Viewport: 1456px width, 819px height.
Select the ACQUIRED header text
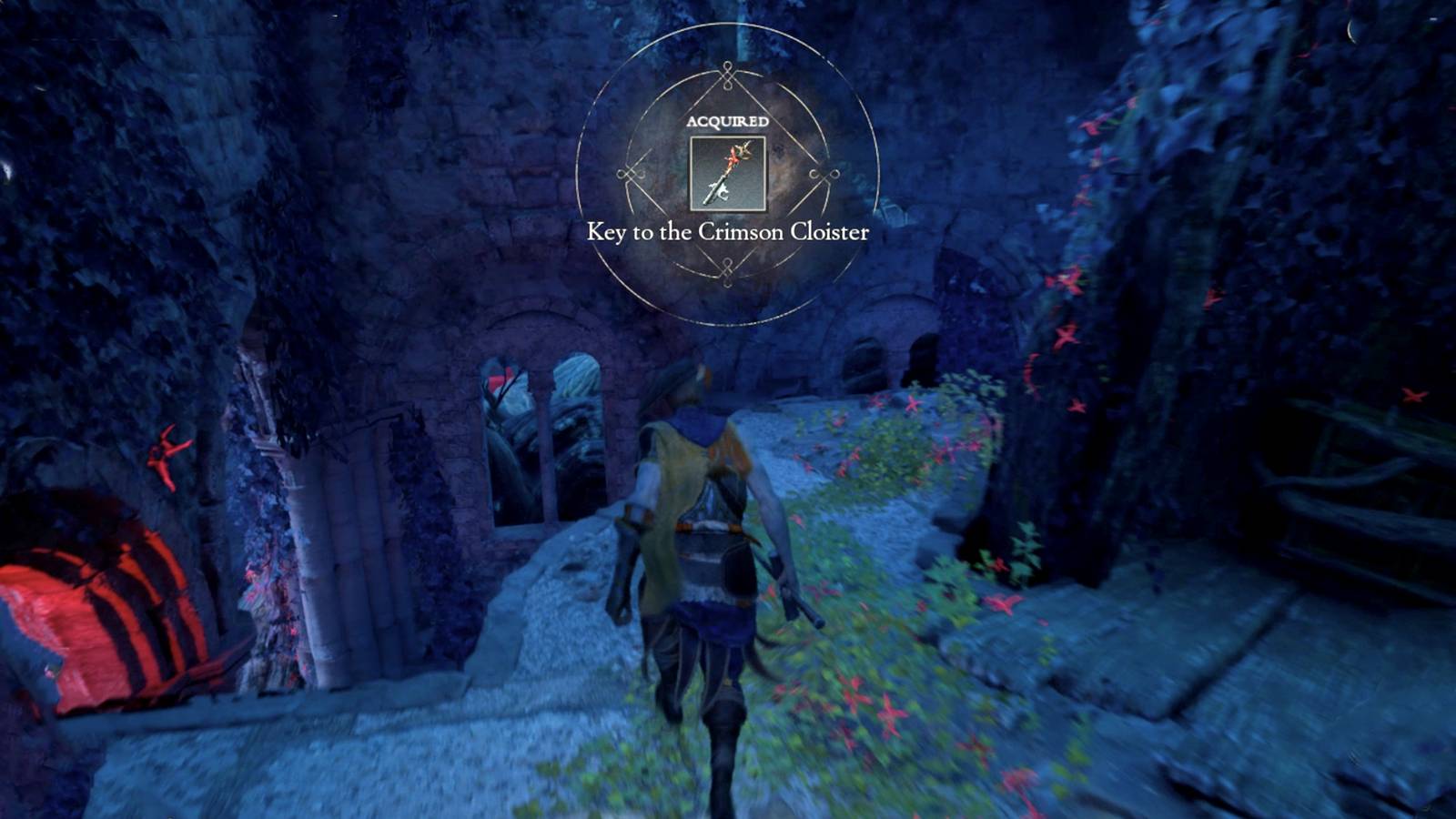tap(727, 120)
